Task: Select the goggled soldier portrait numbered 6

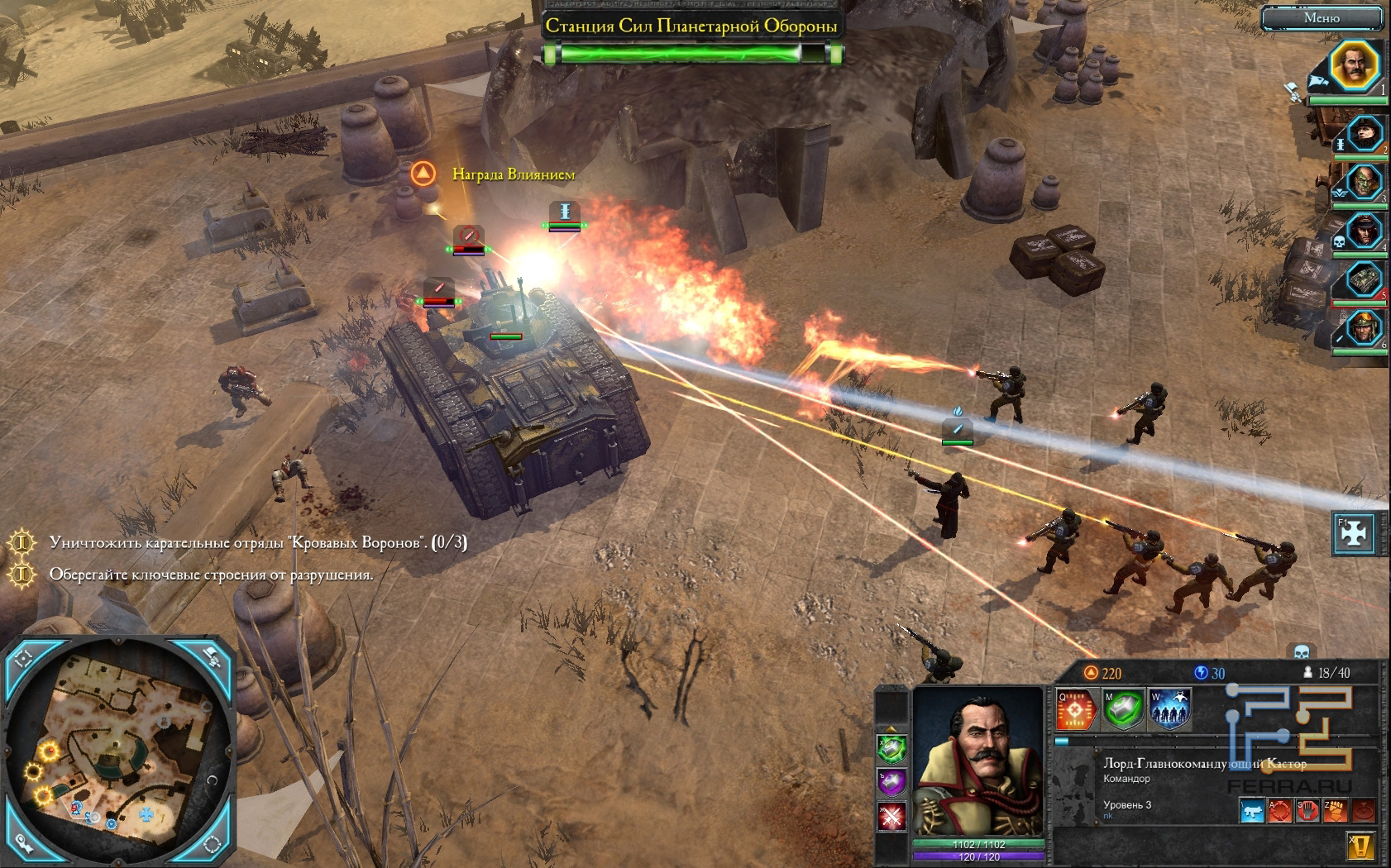Action: (x=1365, y=329)
